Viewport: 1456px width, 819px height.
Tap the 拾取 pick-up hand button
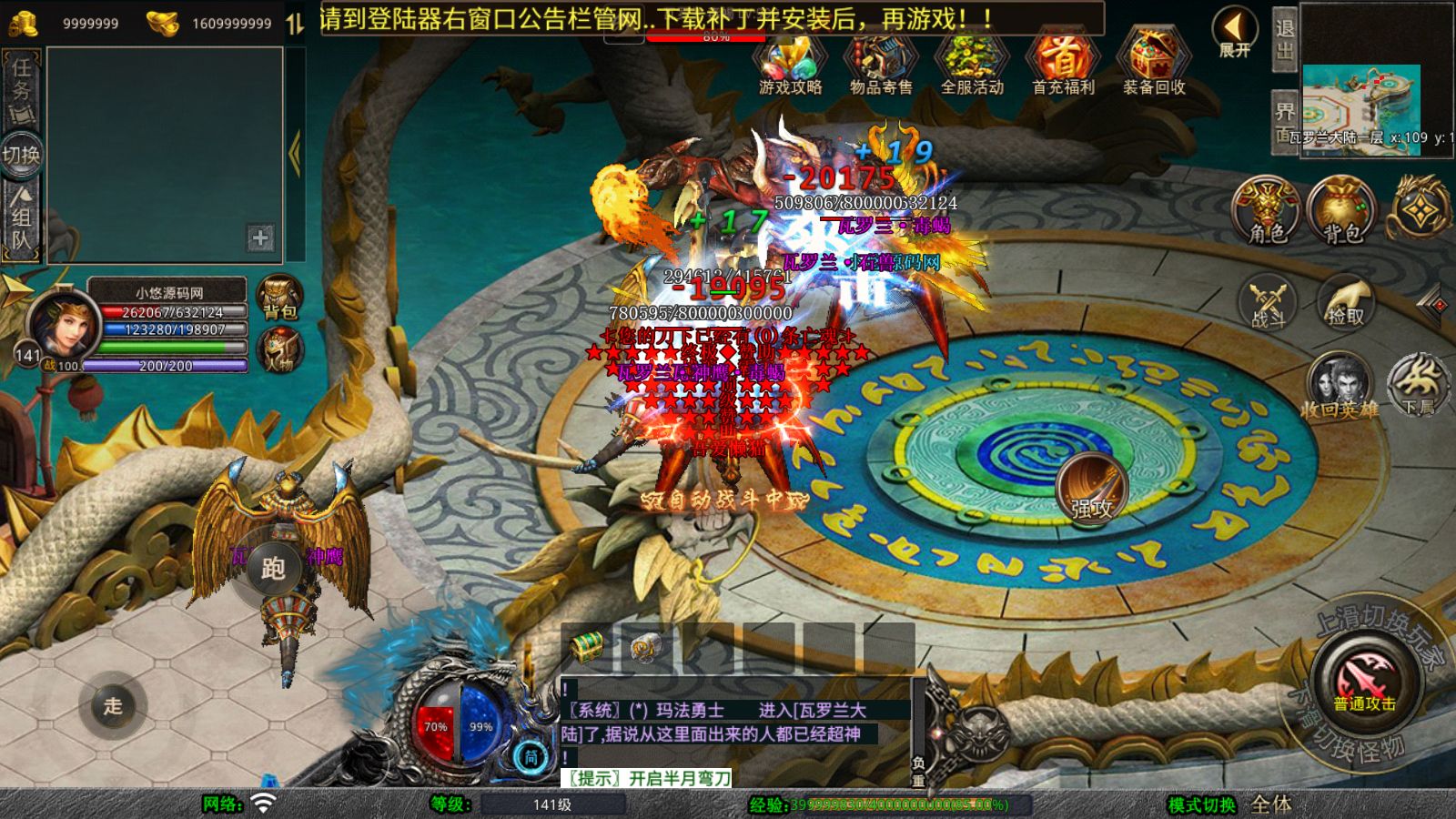pyautogui.click(x=1345, y=302)
